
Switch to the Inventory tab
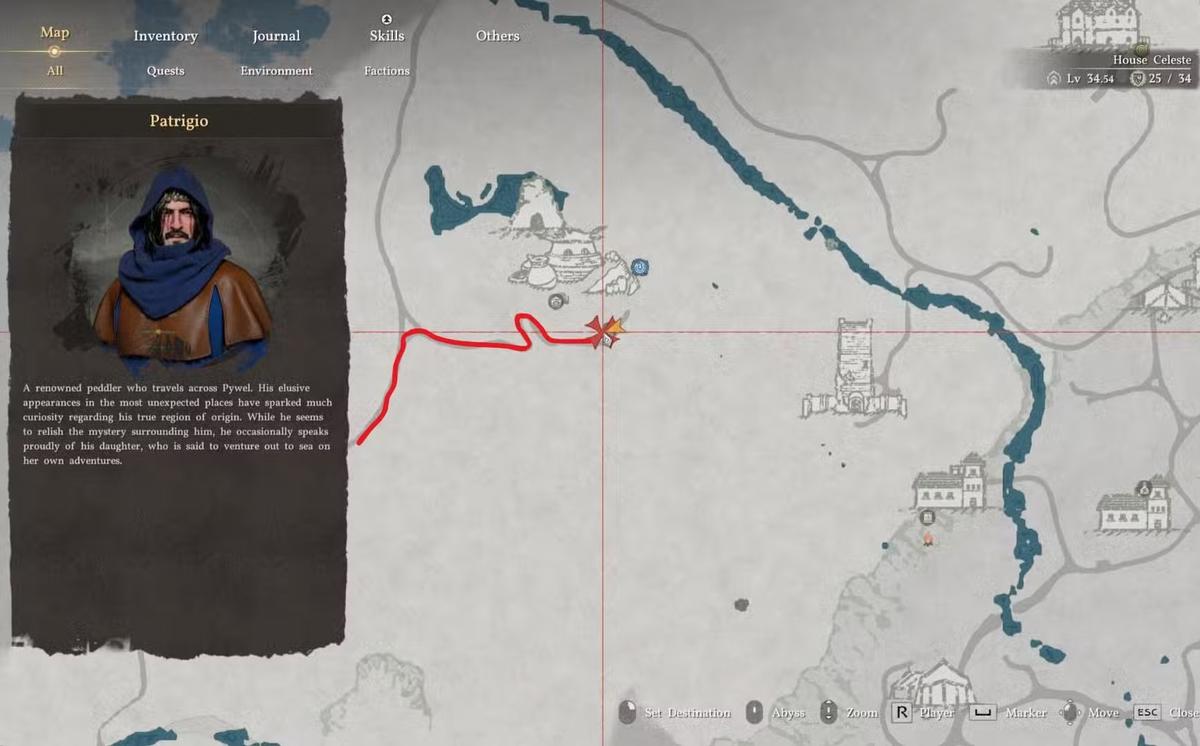coord(166,36)
